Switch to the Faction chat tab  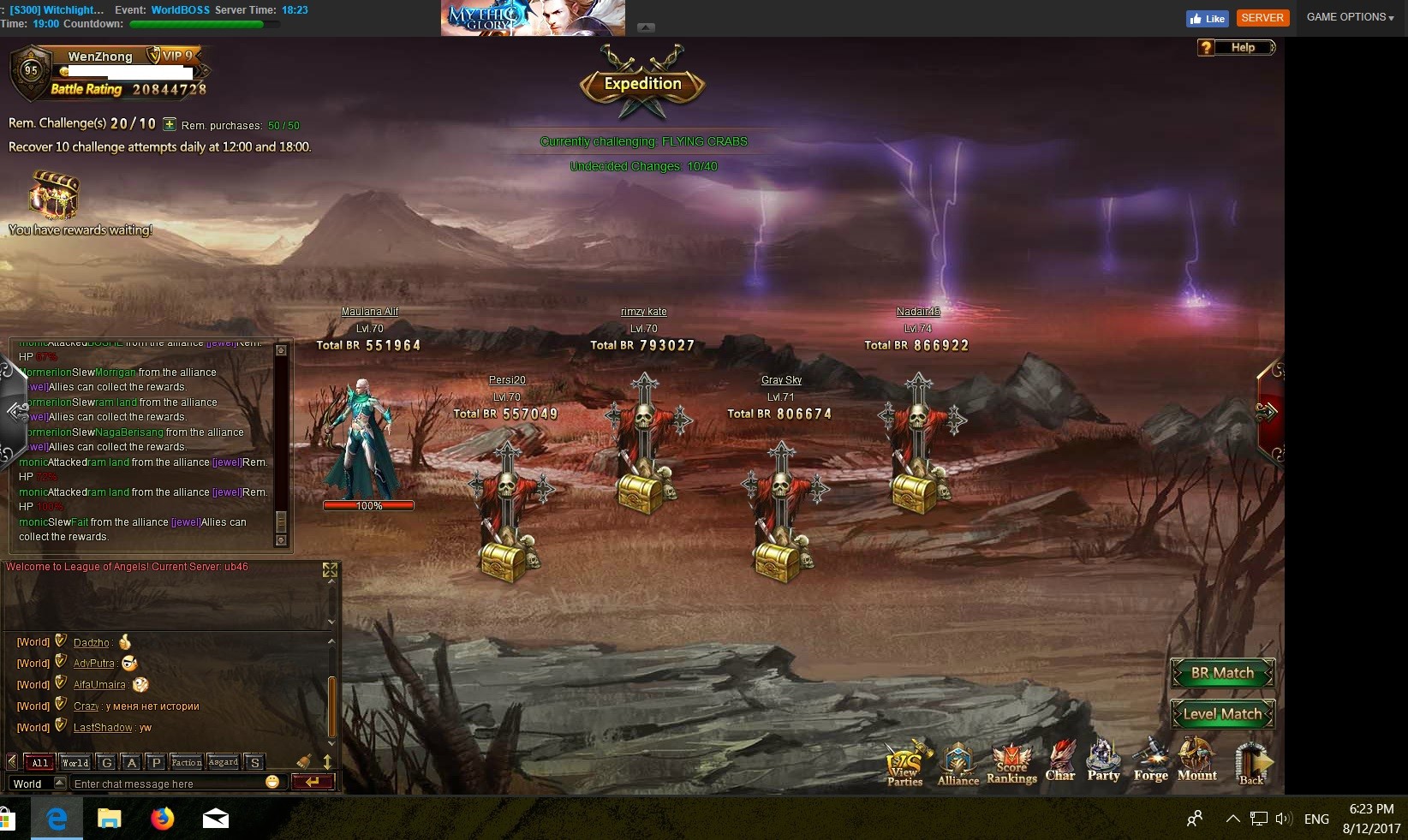point(186,762)
